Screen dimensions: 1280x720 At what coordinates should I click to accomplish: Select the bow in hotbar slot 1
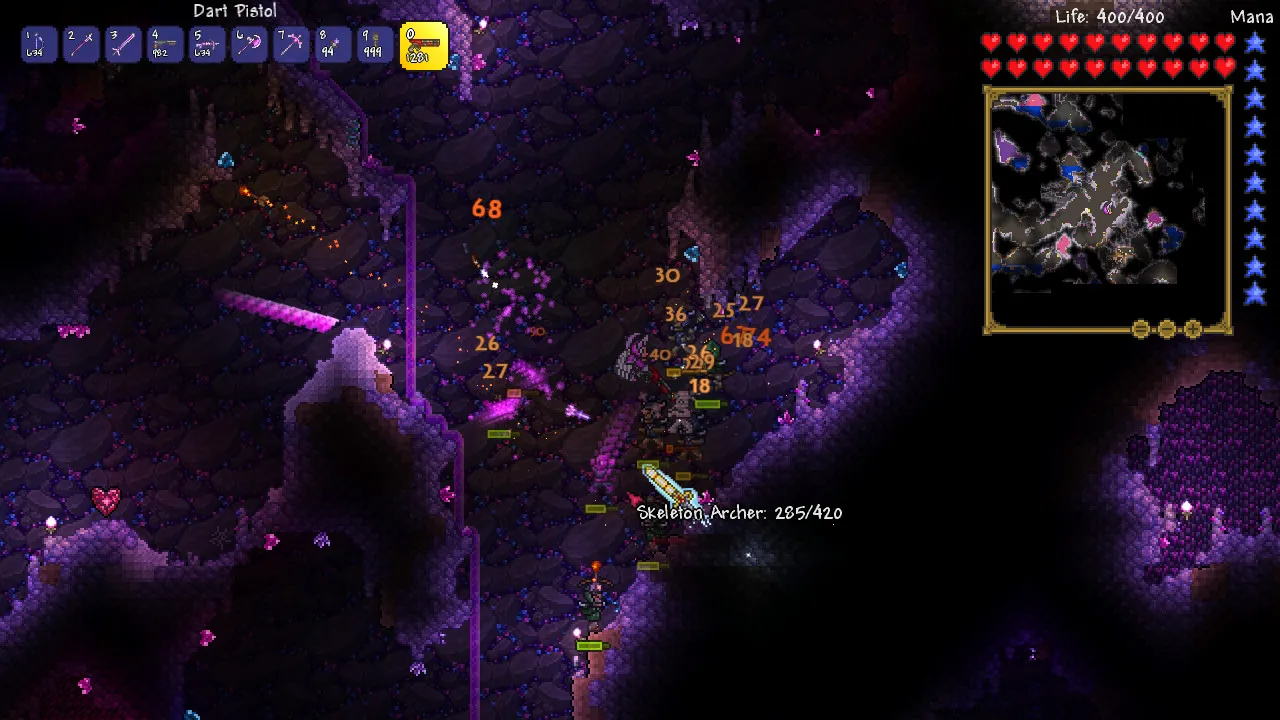(x=39, y=45)
